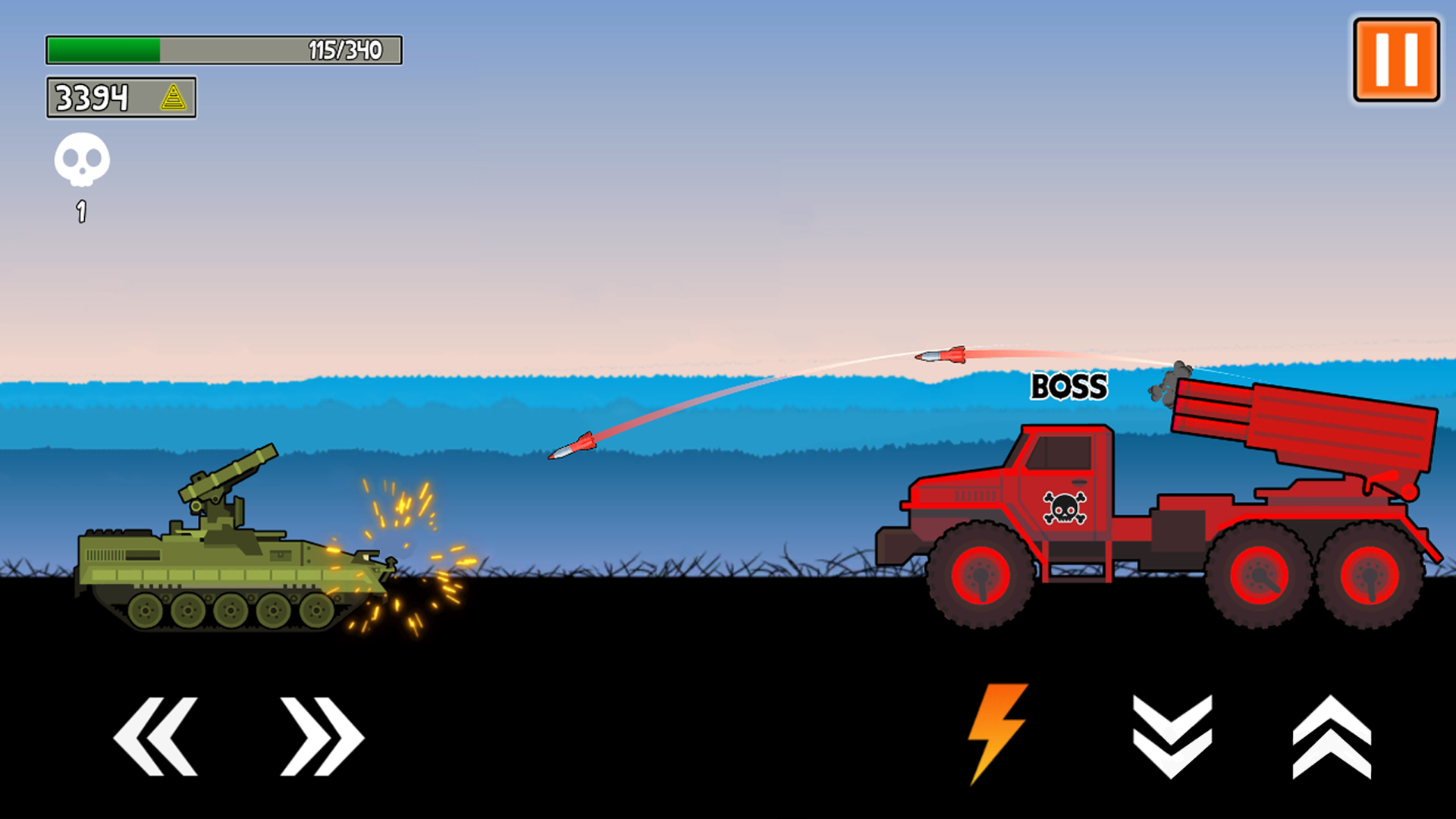
Task: Select the warning triangle next to the coin total
Action: click(x=174, y=97)
